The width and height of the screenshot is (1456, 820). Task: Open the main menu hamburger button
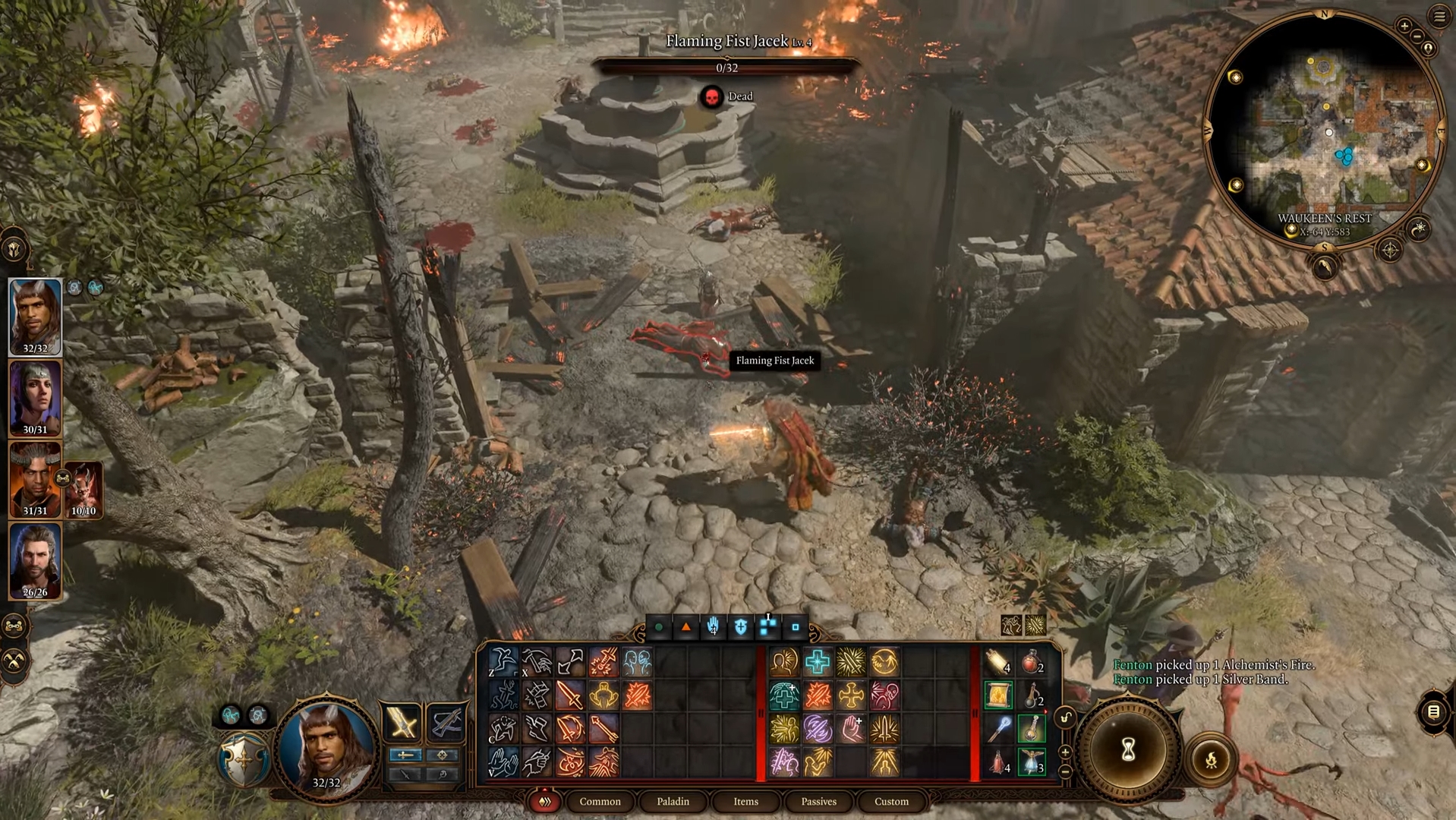pyautogui.click(x=1439, y=17)
